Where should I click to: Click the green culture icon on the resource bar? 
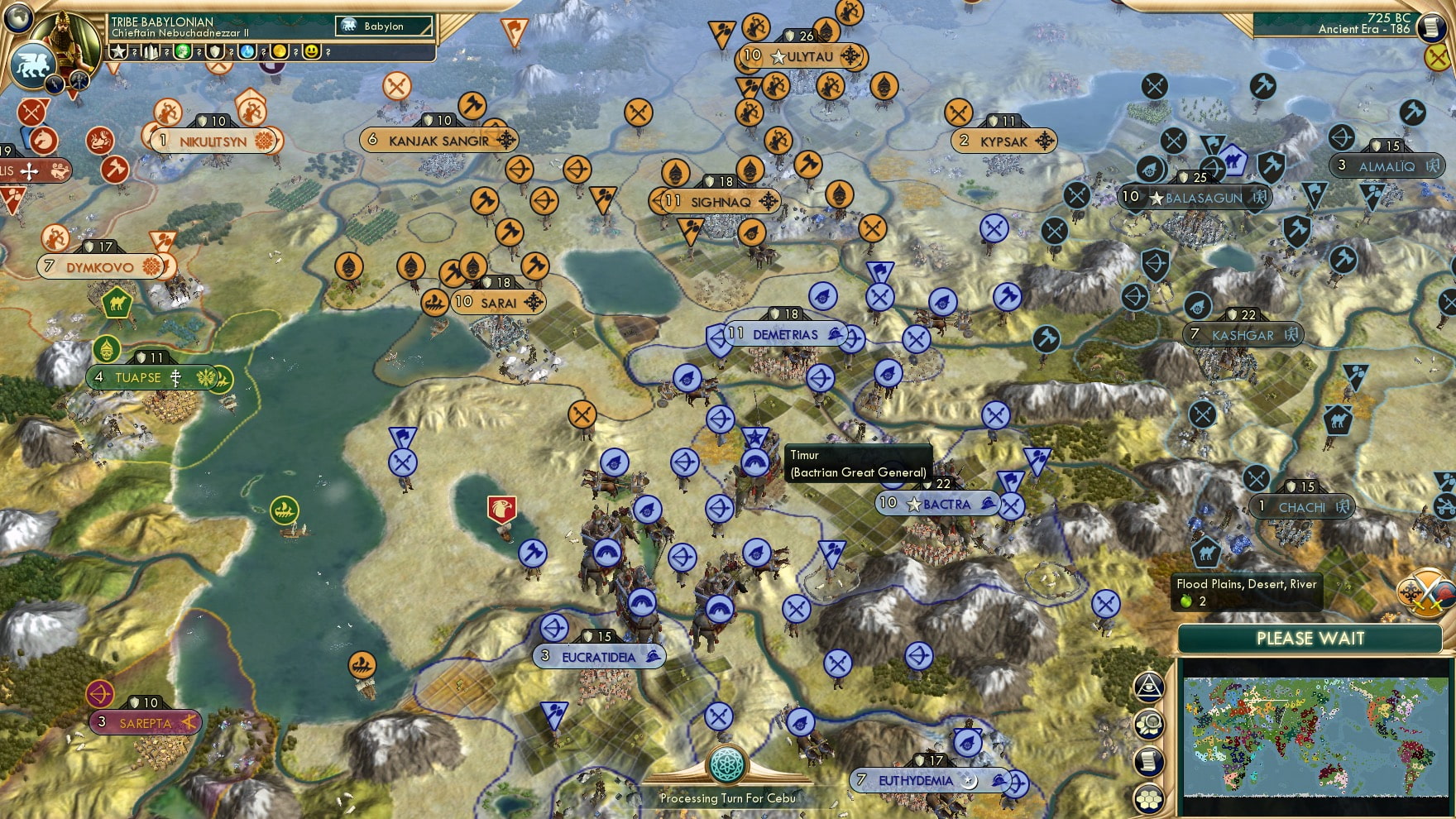click(184, 51)
